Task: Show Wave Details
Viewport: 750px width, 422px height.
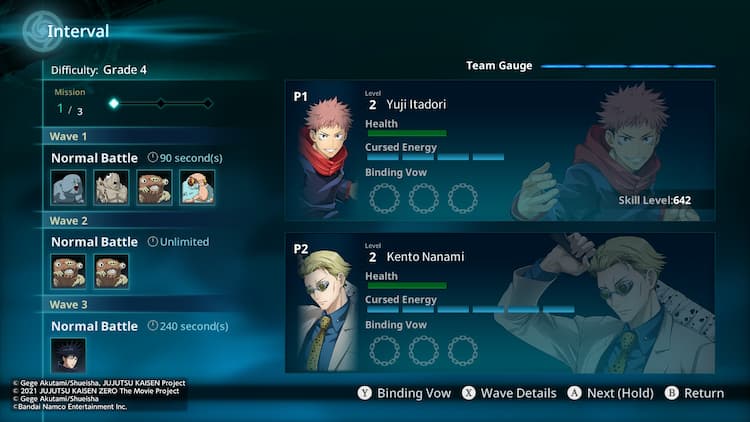Action: [508, 393]
